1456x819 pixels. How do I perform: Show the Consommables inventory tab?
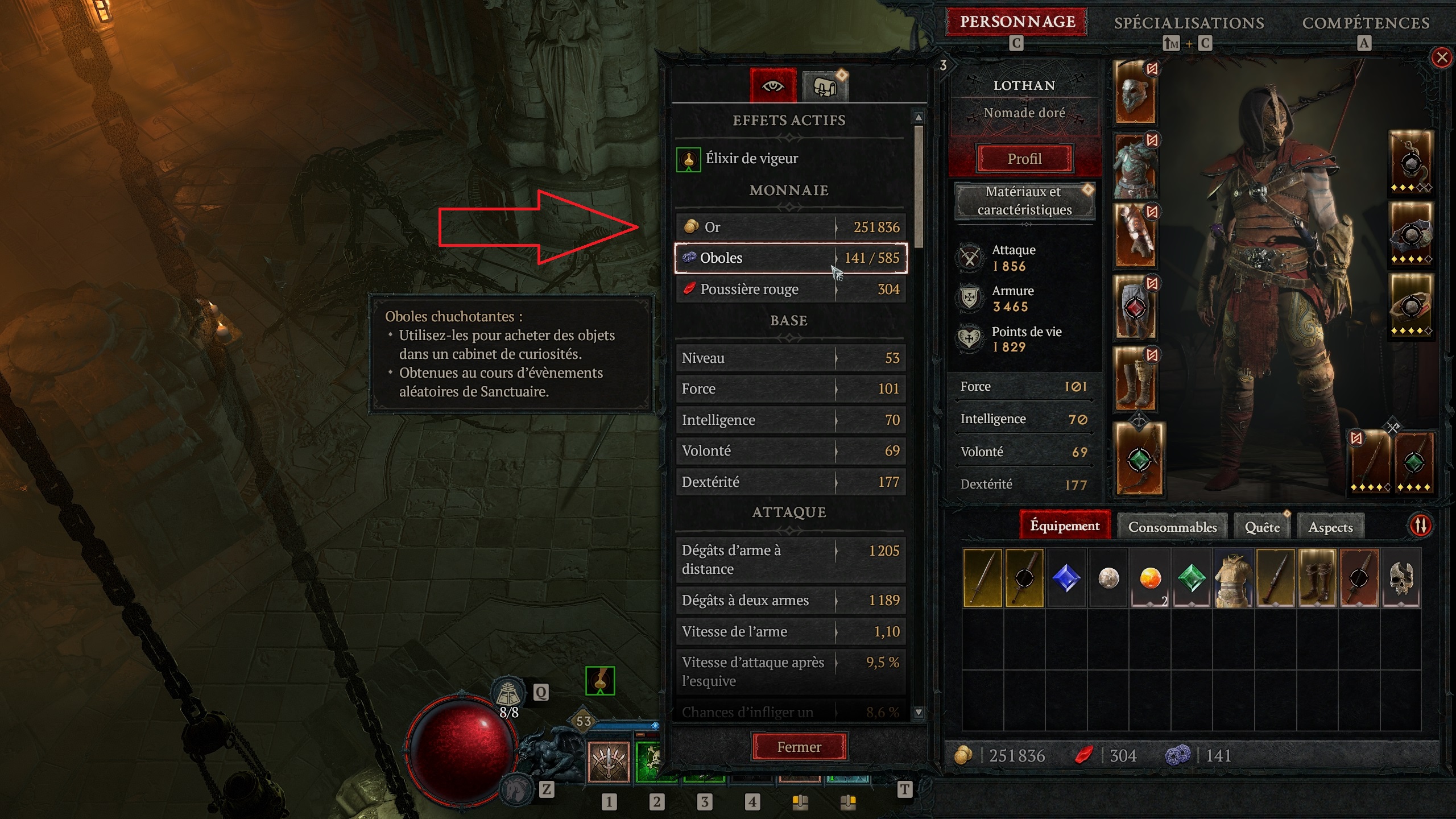click(x=1172, y=527)
